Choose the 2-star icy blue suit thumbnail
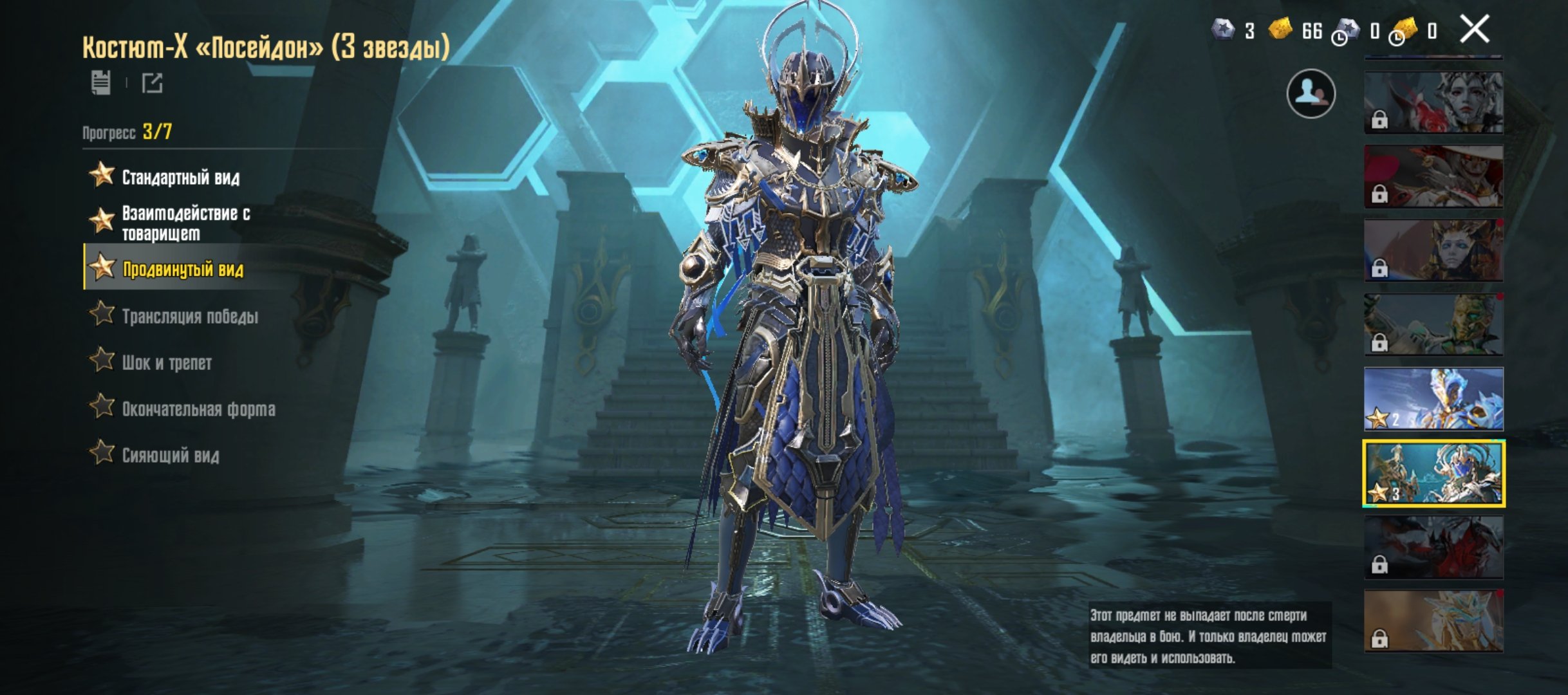This screenshot has width=1568, height=695. pyautogui.click(x=1433, y=399)
